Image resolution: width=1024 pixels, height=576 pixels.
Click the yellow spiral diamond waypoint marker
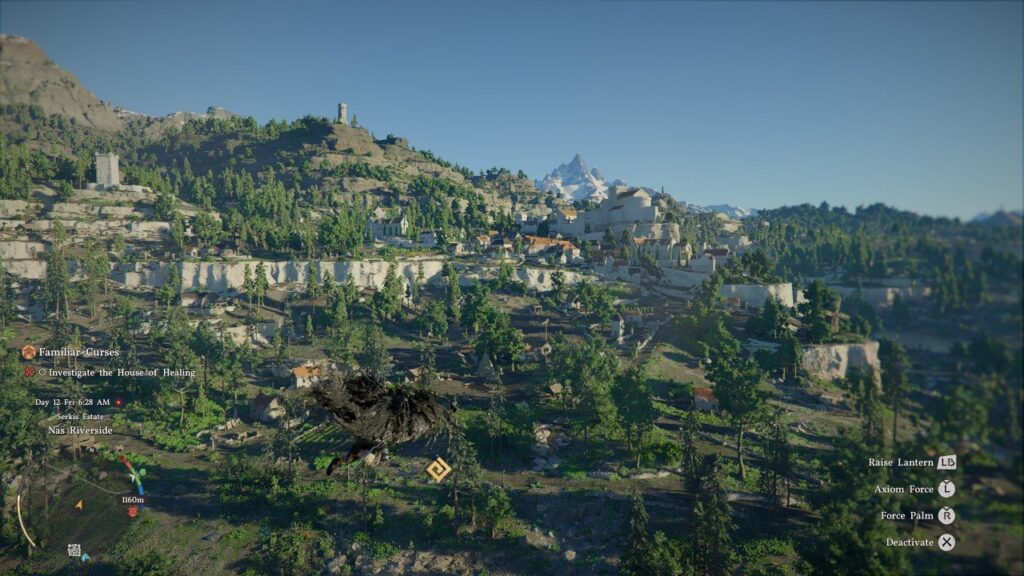(438, 469)
